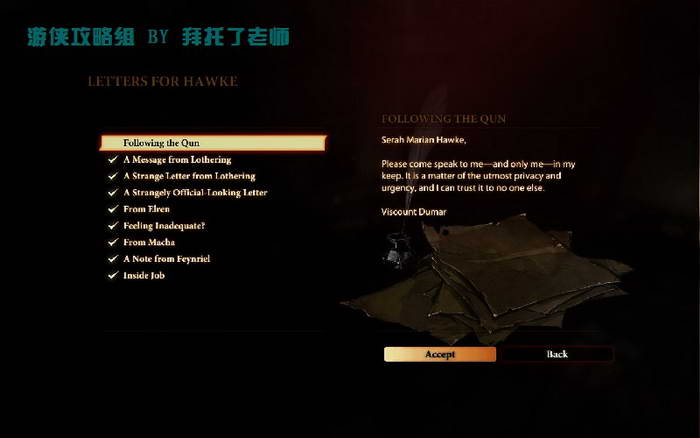
Task: Open the Feeling Inadequate? letter
Action: [164, 226]
